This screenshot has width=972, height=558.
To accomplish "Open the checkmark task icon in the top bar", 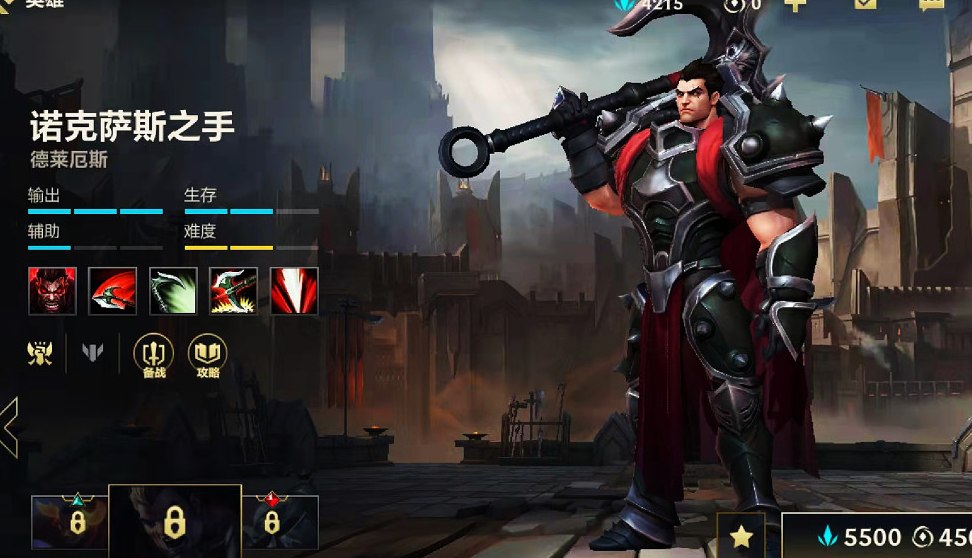I will (865, 5).
